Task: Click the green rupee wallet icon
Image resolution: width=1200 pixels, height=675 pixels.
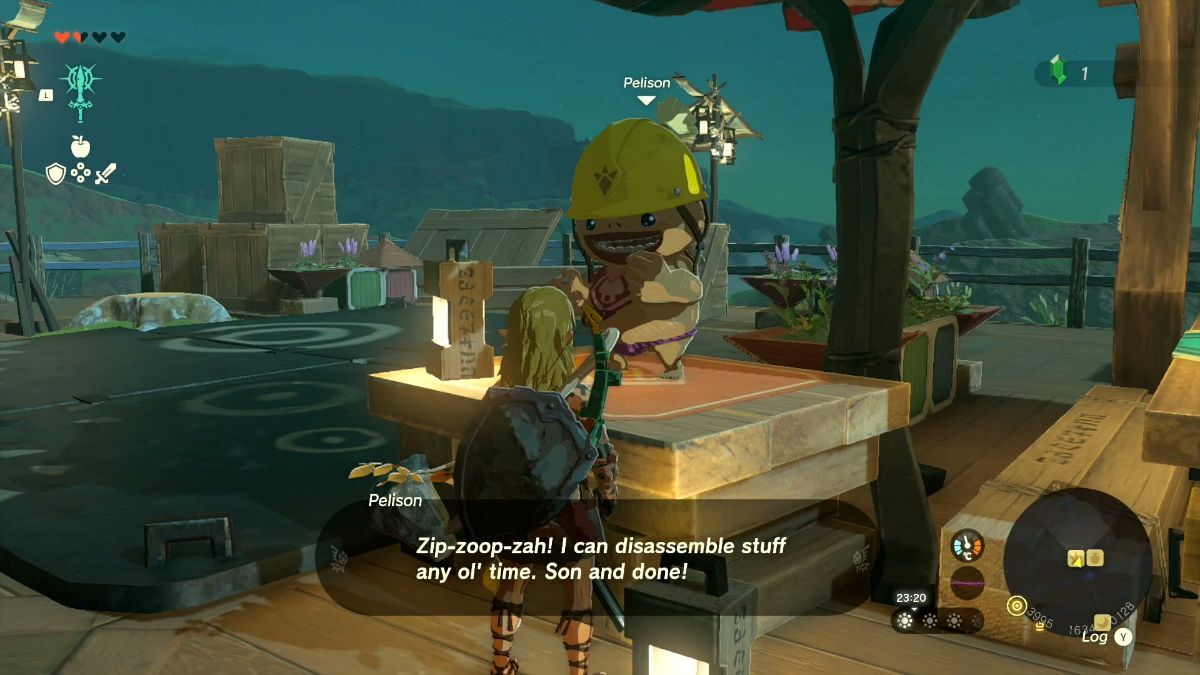Action: coord(1058,72)
